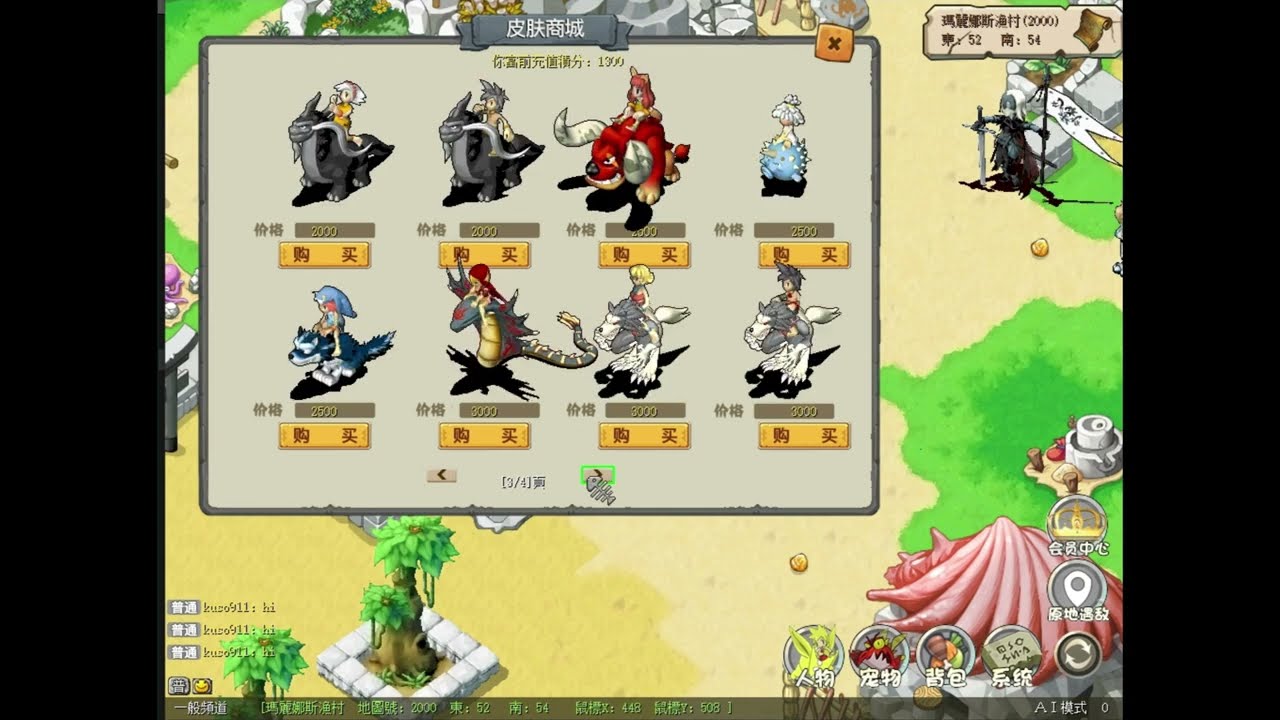Open the smiley emoji picker
Screen dimensions: 1280x720
coord(202,686)
